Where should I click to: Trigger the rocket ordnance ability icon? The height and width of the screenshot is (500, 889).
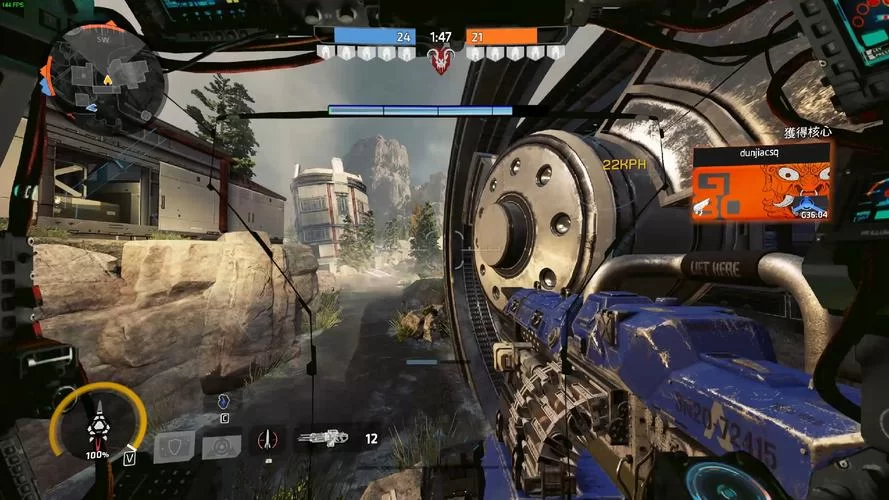[266, 440]
